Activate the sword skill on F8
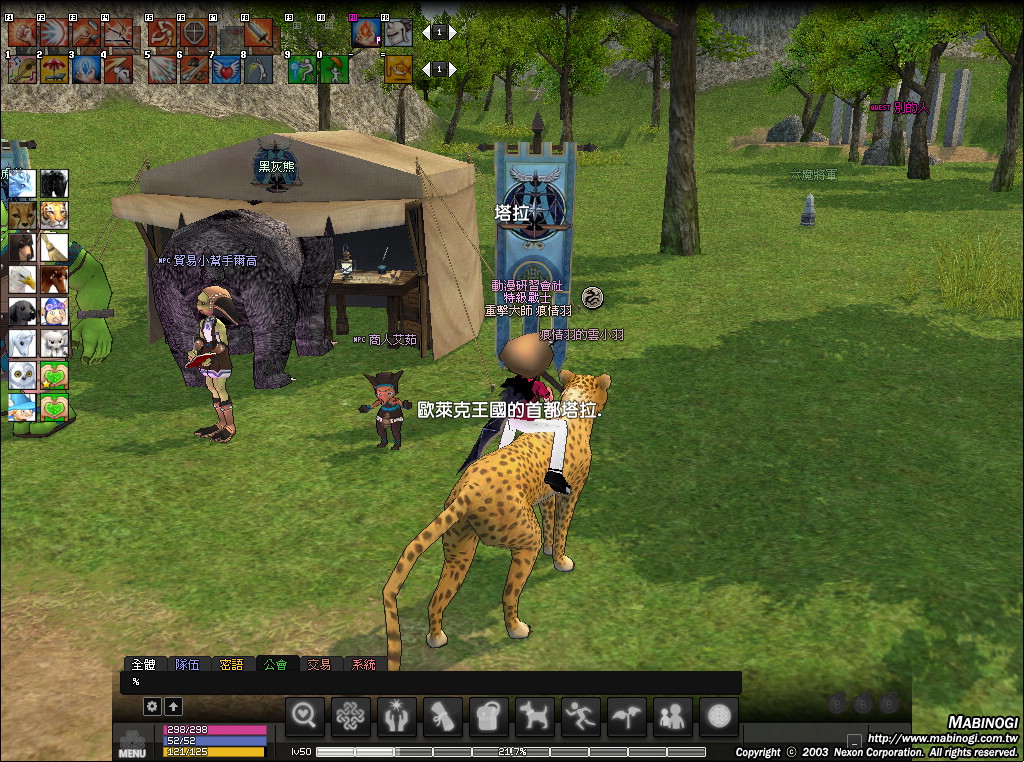The image size is (1024, 762). [258, 33]
